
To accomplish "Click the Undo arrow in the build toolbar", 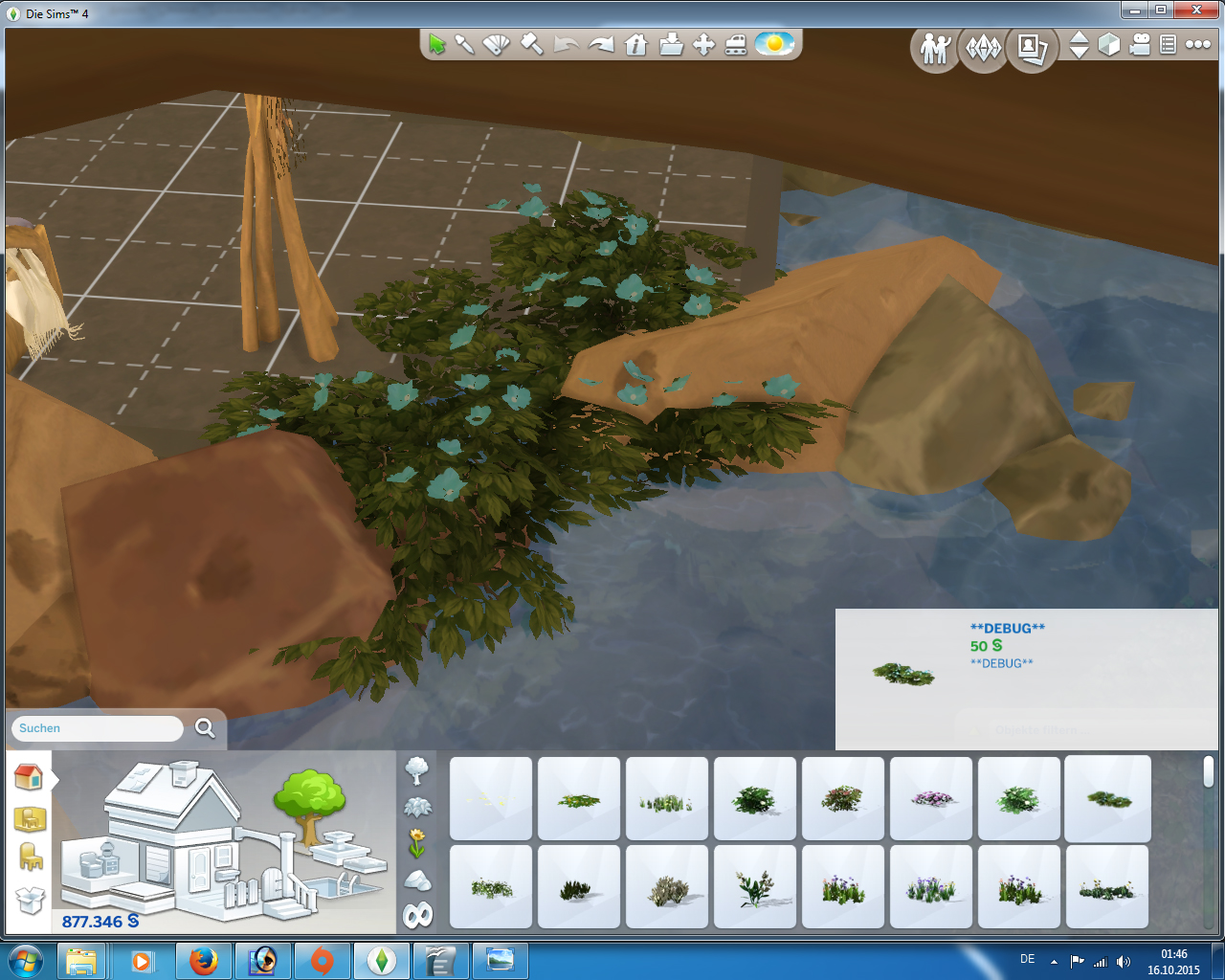I will point(568,44).
